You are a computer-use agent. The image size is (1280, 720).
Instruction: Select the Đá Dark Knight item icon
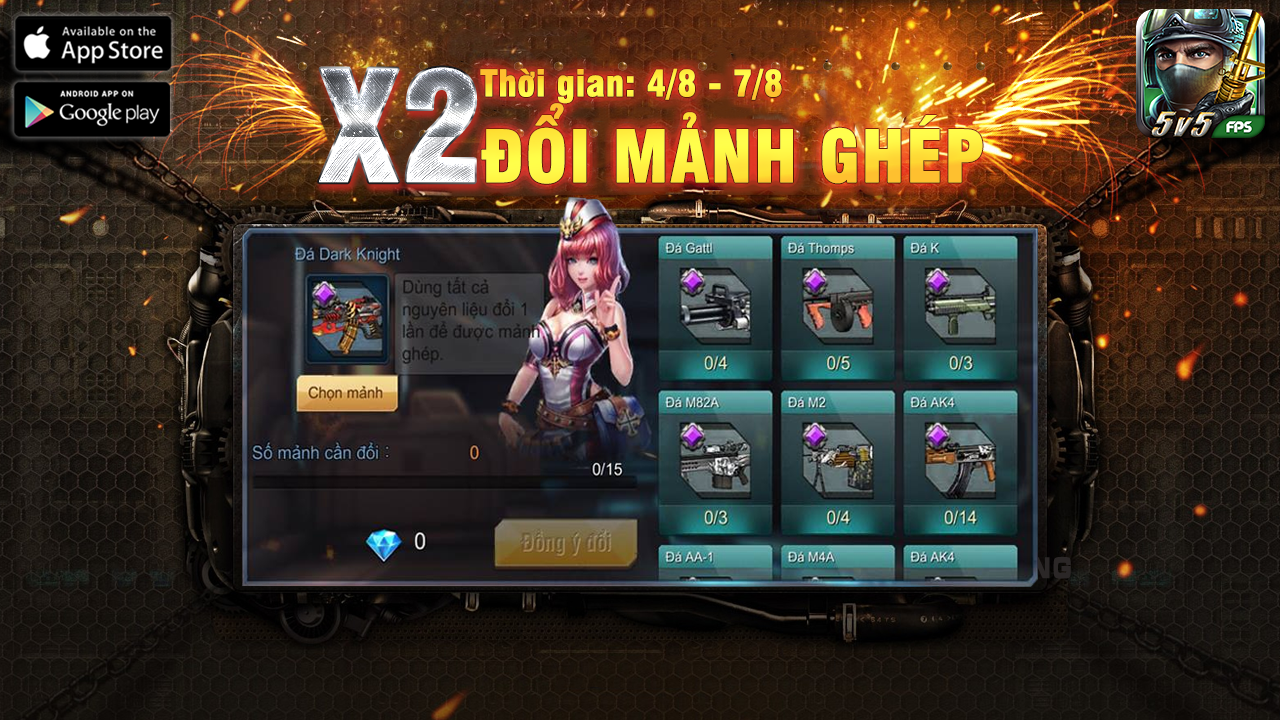pyautogui.click(x=347, y=318)
